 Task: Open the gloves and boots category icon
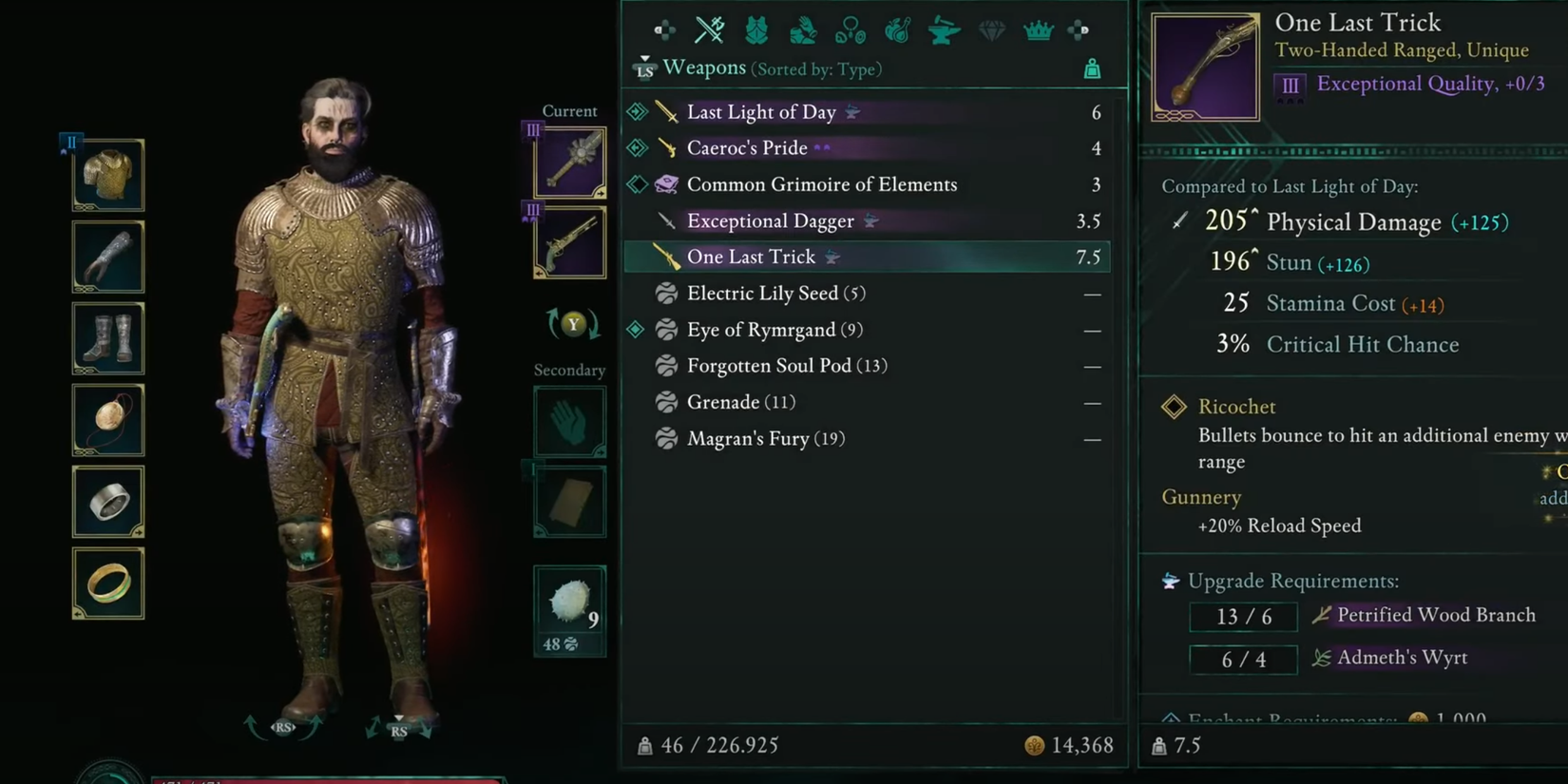(803, 29)
